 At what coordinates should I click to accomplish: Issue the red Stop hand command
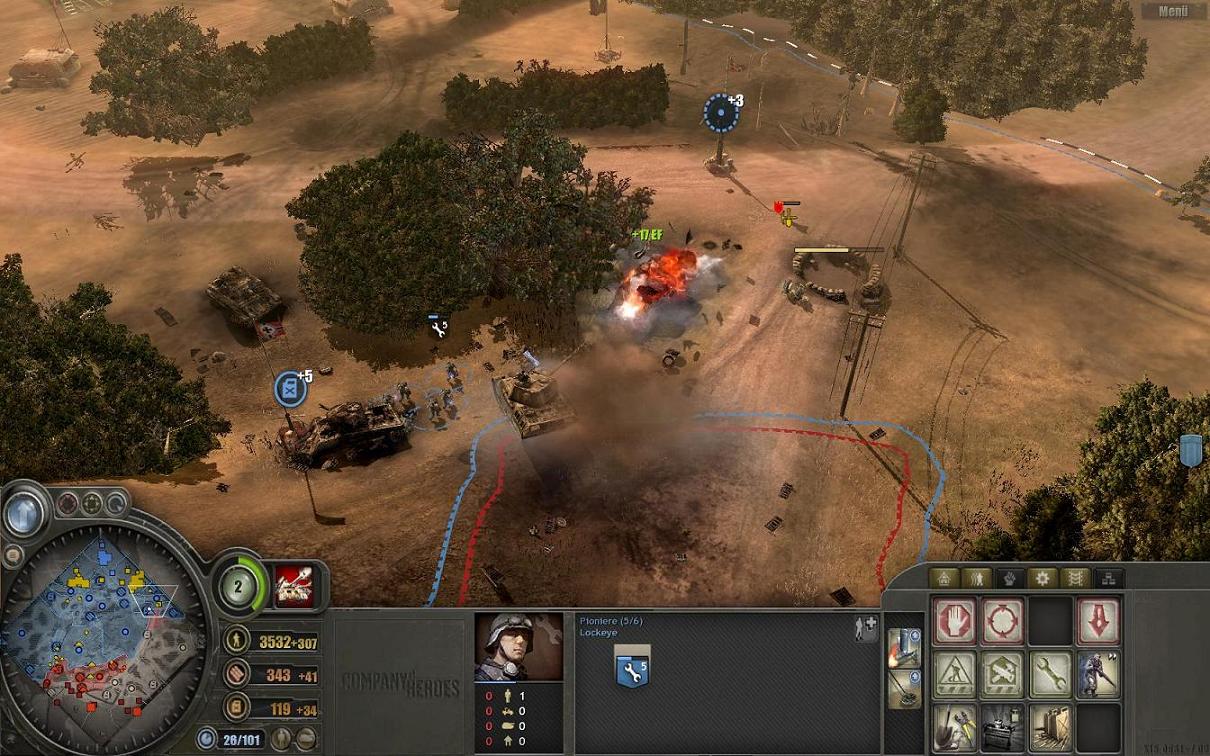[954, 621]
